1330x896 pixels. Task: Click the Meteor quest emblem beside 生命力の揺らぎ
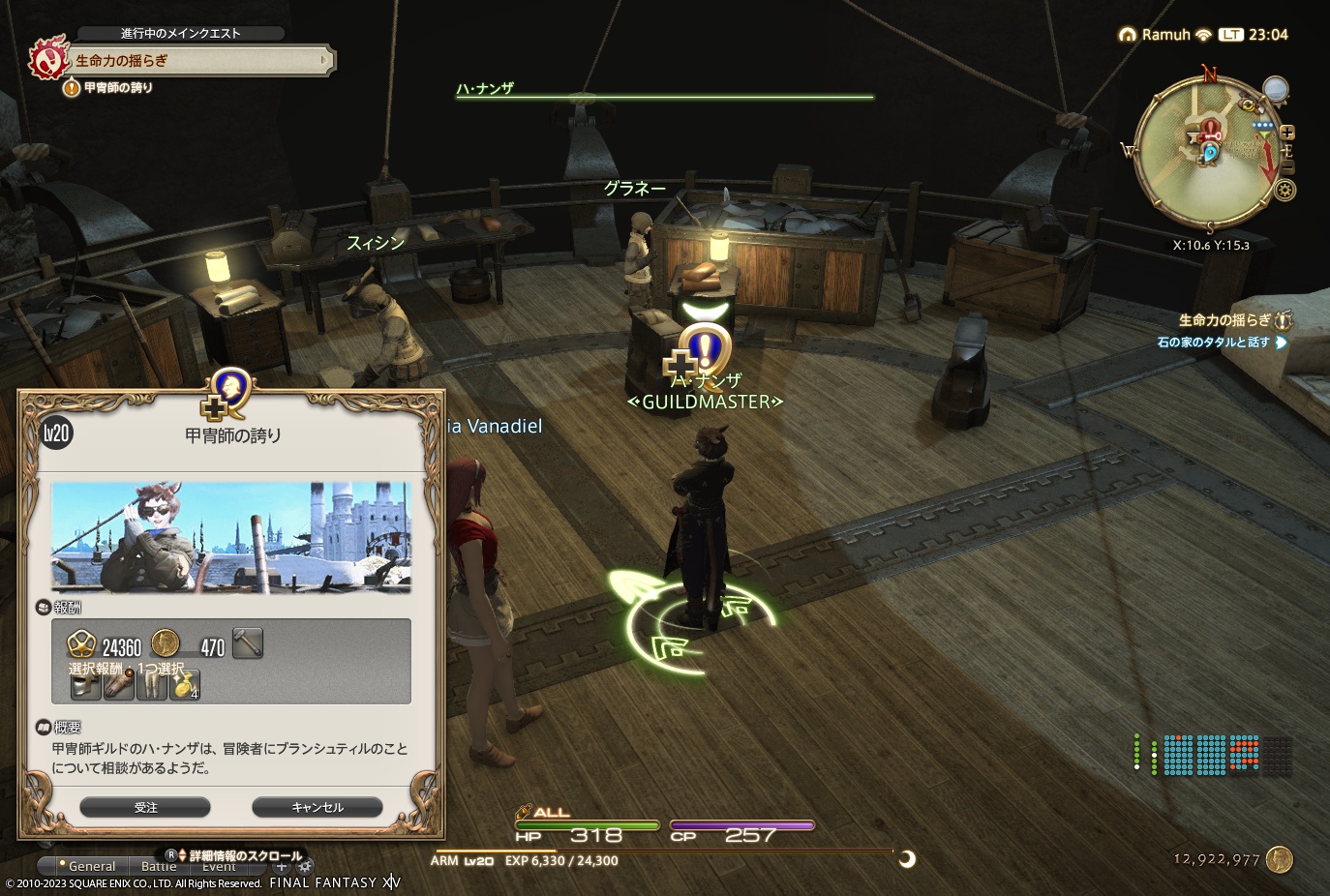point(48,60)
